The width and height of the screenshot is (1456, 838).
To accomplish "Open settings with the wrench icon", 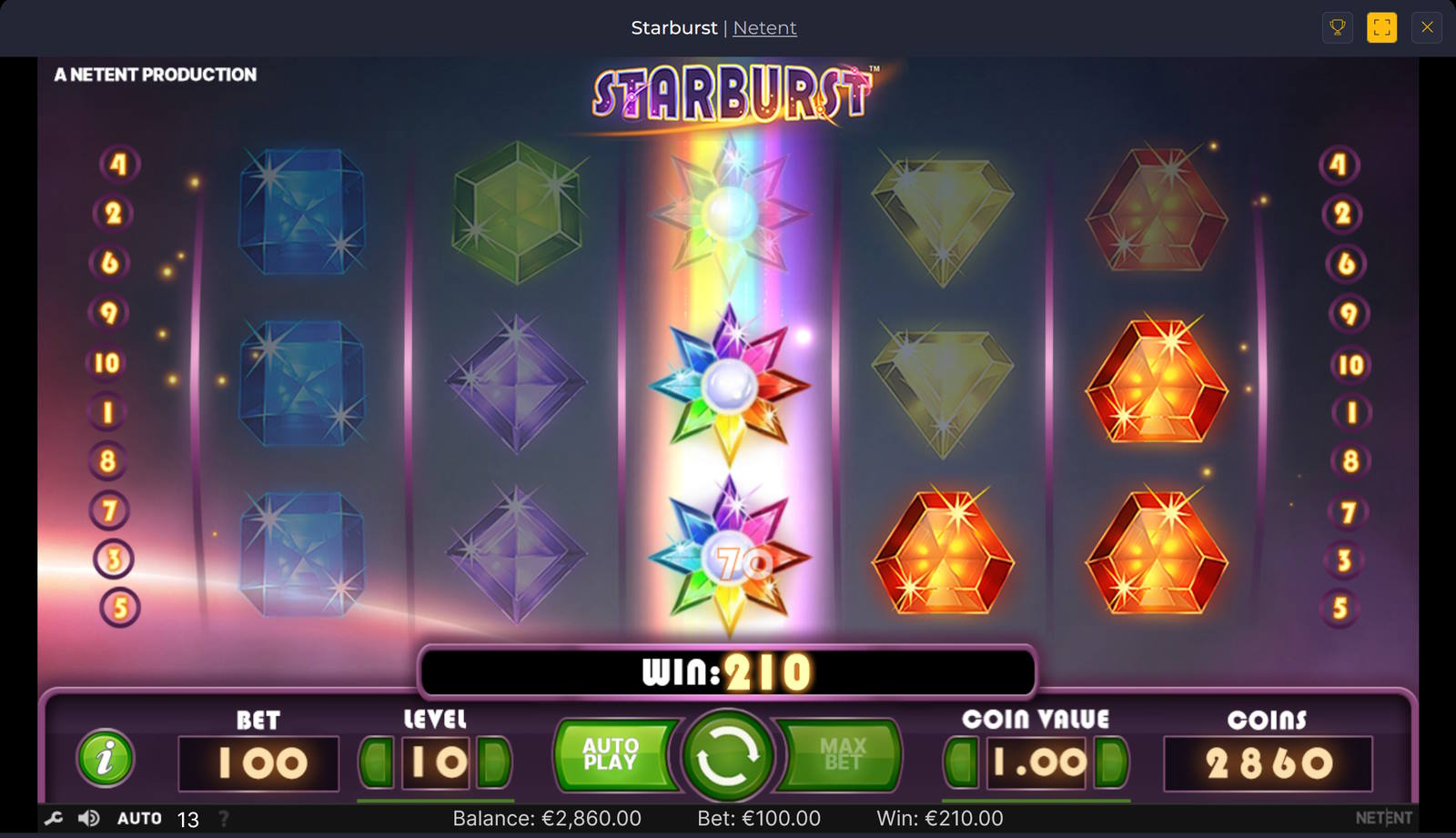I will pyautogui.click(x=52, y=818).
